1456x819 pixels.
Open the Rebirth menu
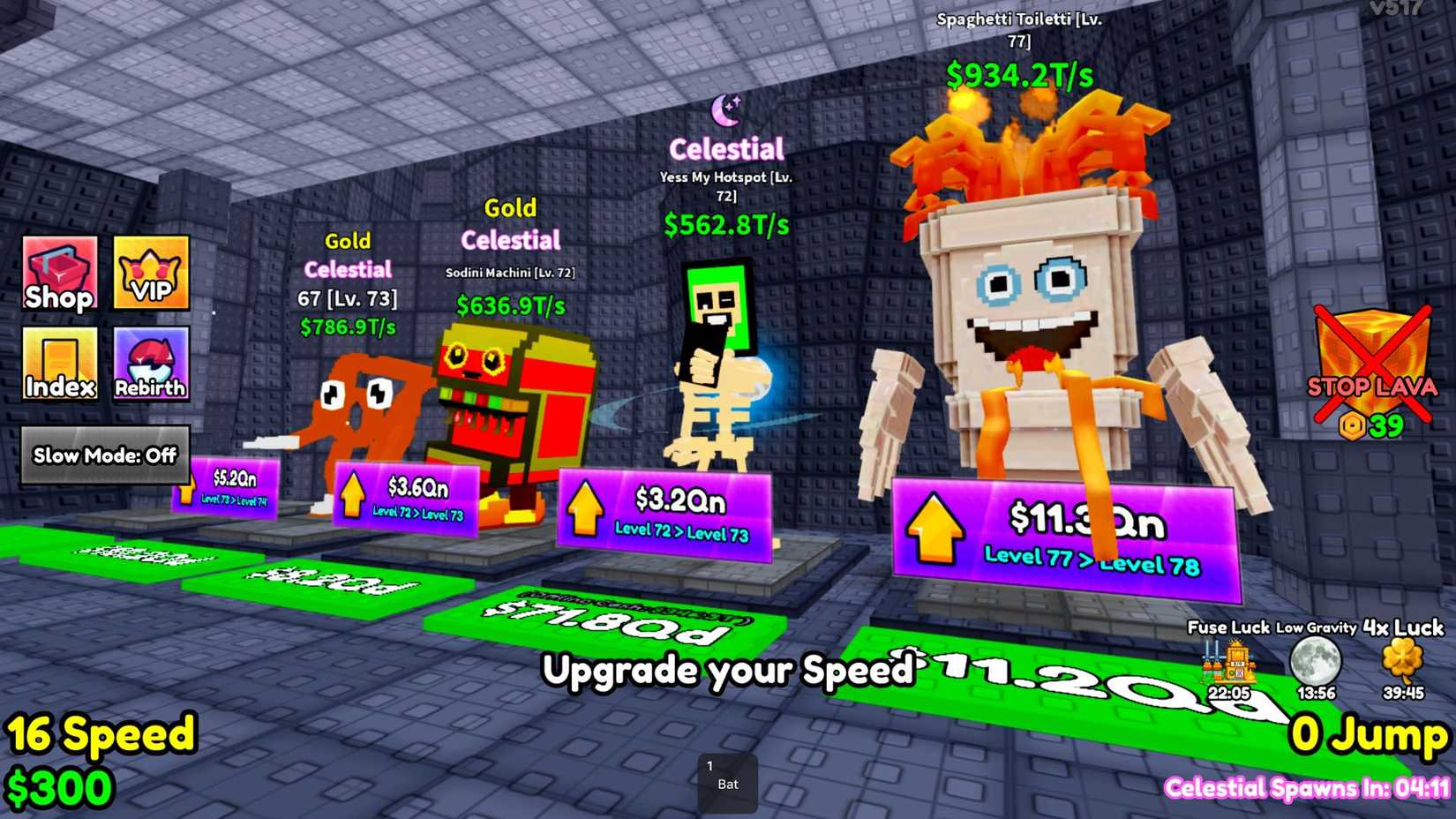coord(150,364)
